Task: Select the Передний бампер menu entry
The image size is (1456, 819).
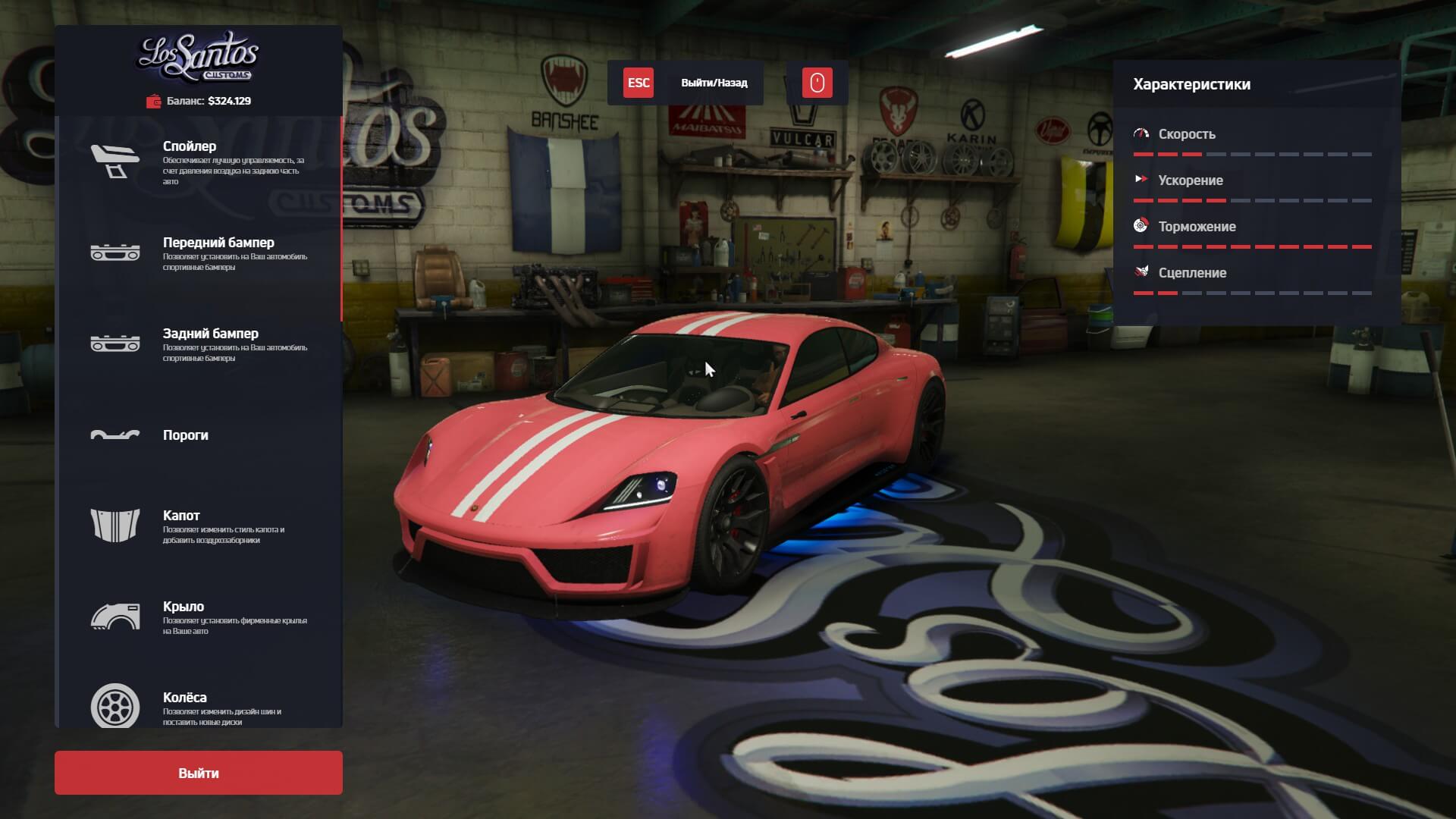Action: [199, 253]
